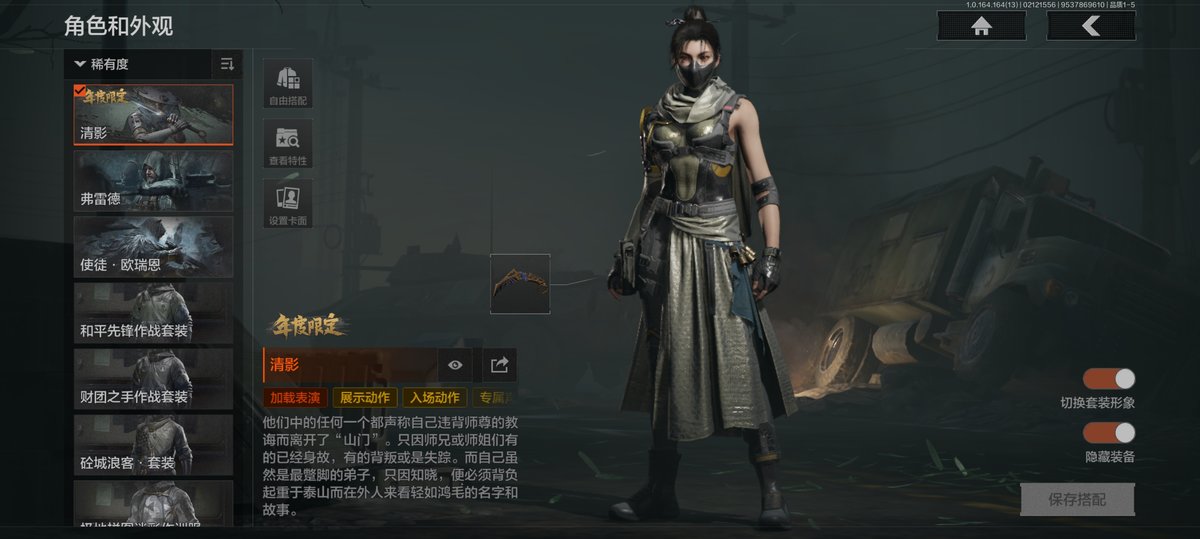Share the 清影 outfit
The width and height of the screenshot is (1200, 539).
coord(500,365)
